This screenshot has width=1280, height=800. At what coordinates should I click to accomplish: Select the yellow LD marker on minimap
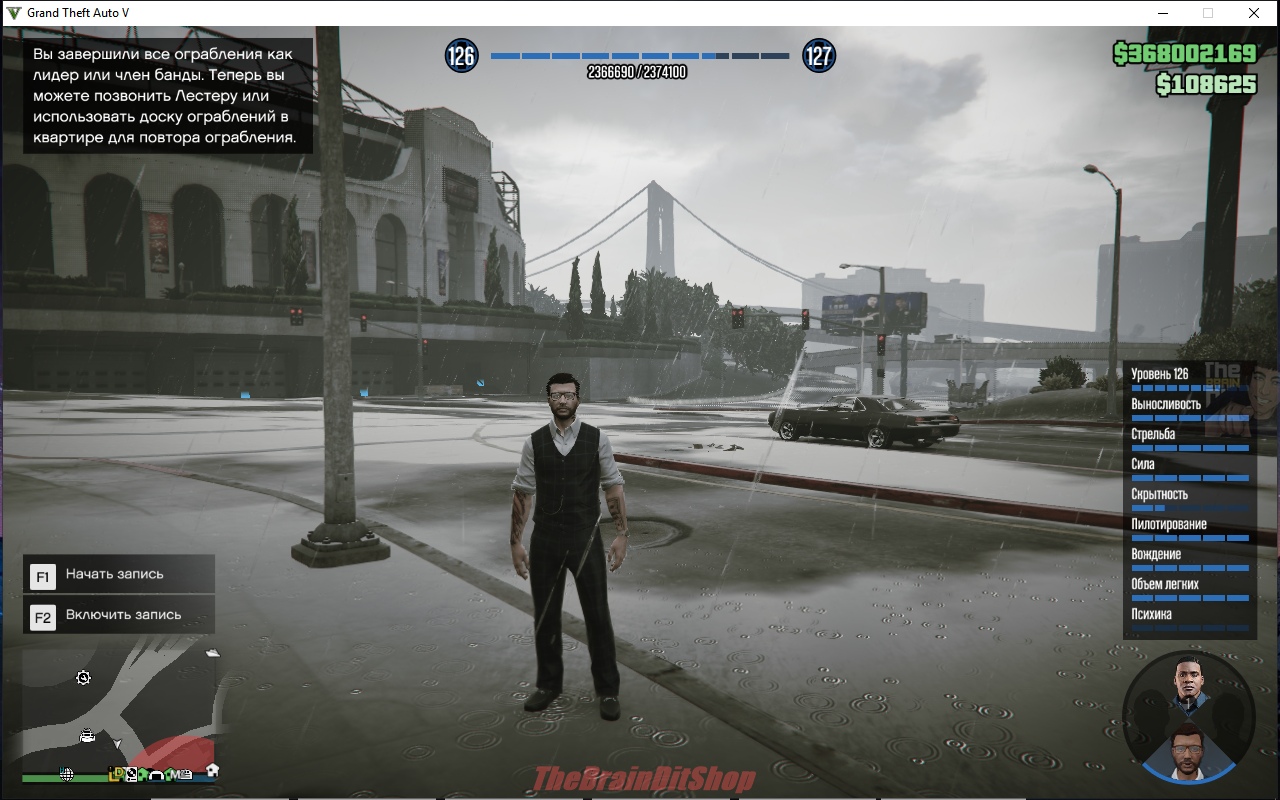[x=116, y=773]
